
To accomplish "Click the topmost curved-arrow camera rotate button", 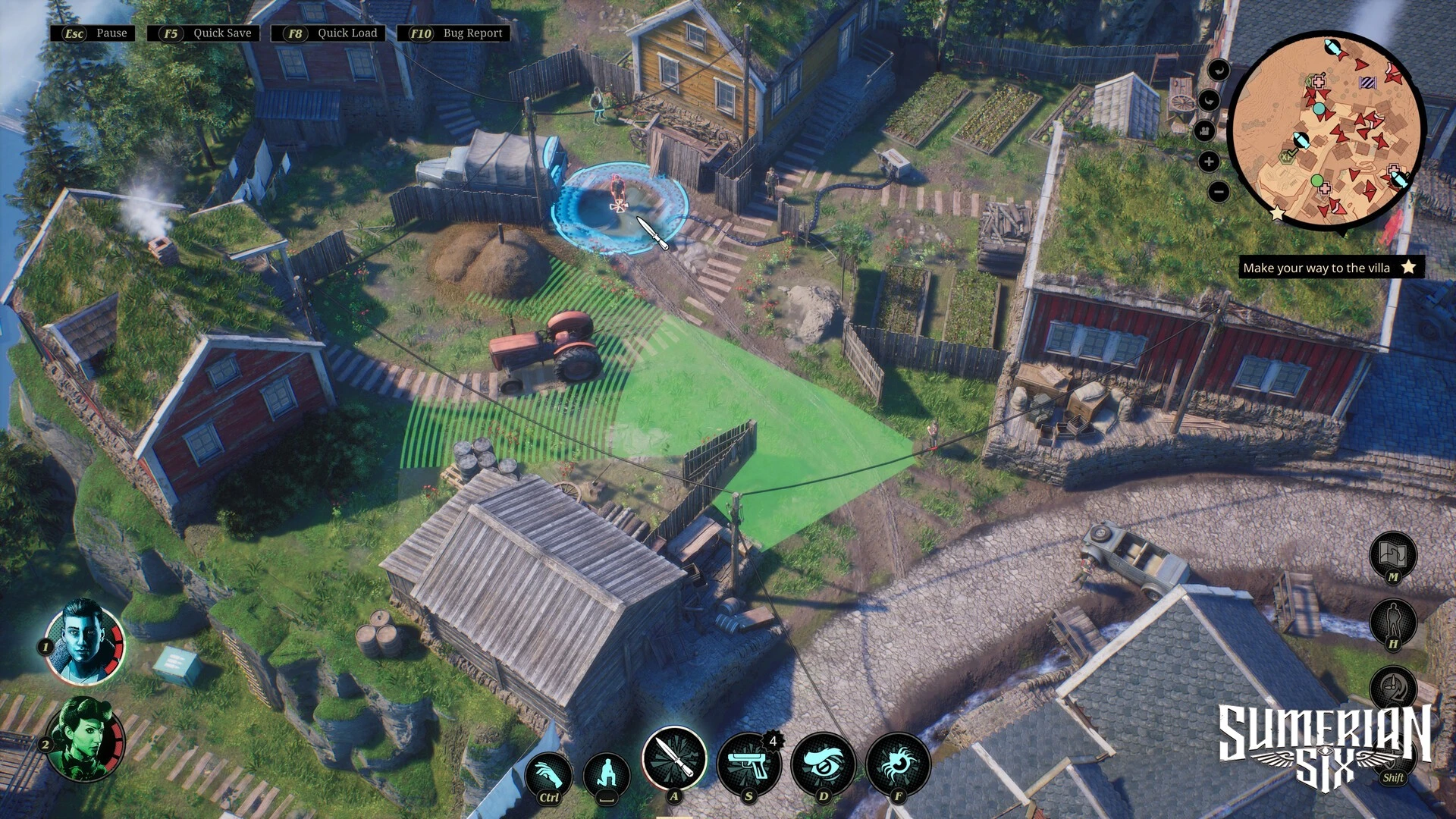I will (1219, 71).
